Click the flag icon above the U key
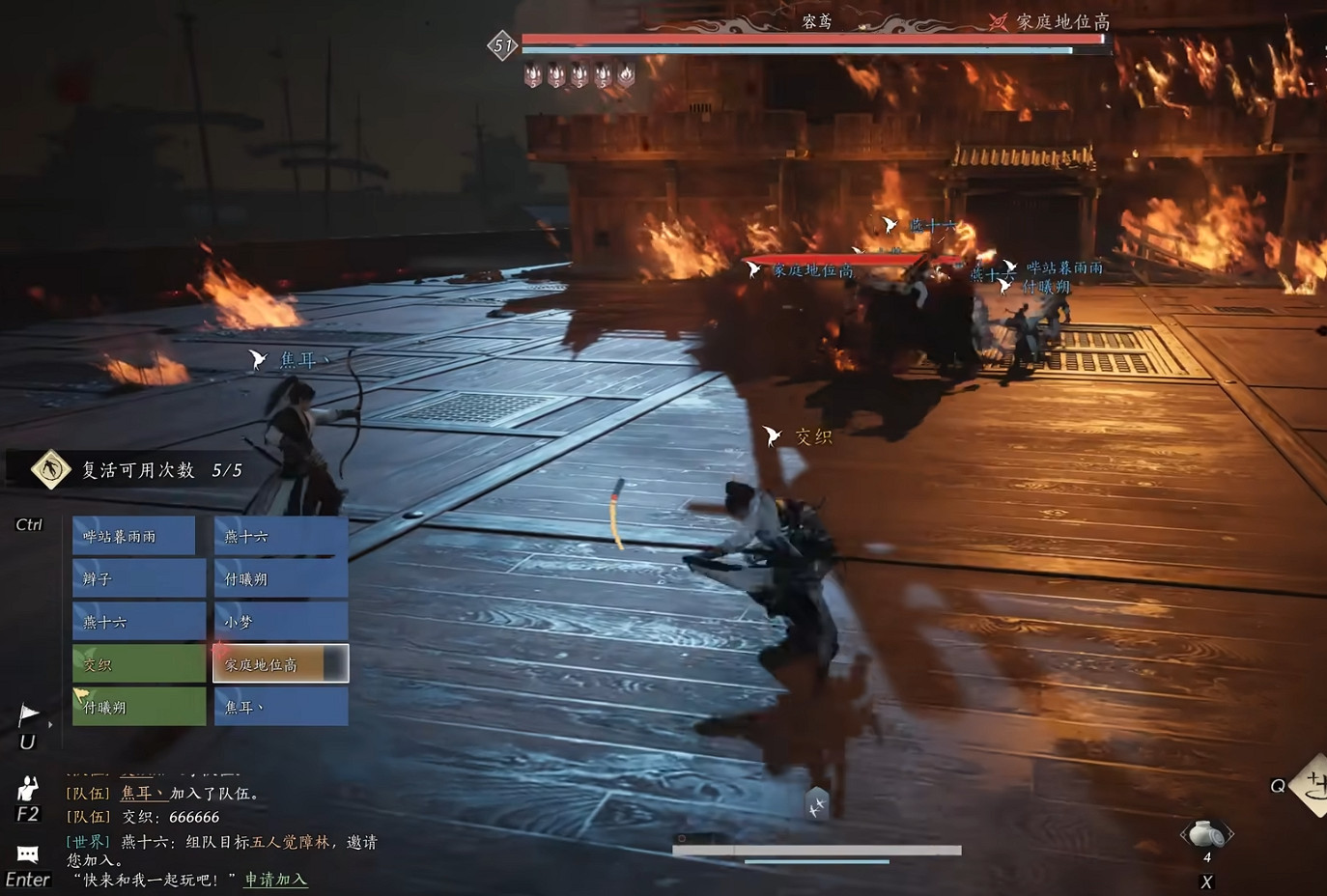 click(28, 712)
